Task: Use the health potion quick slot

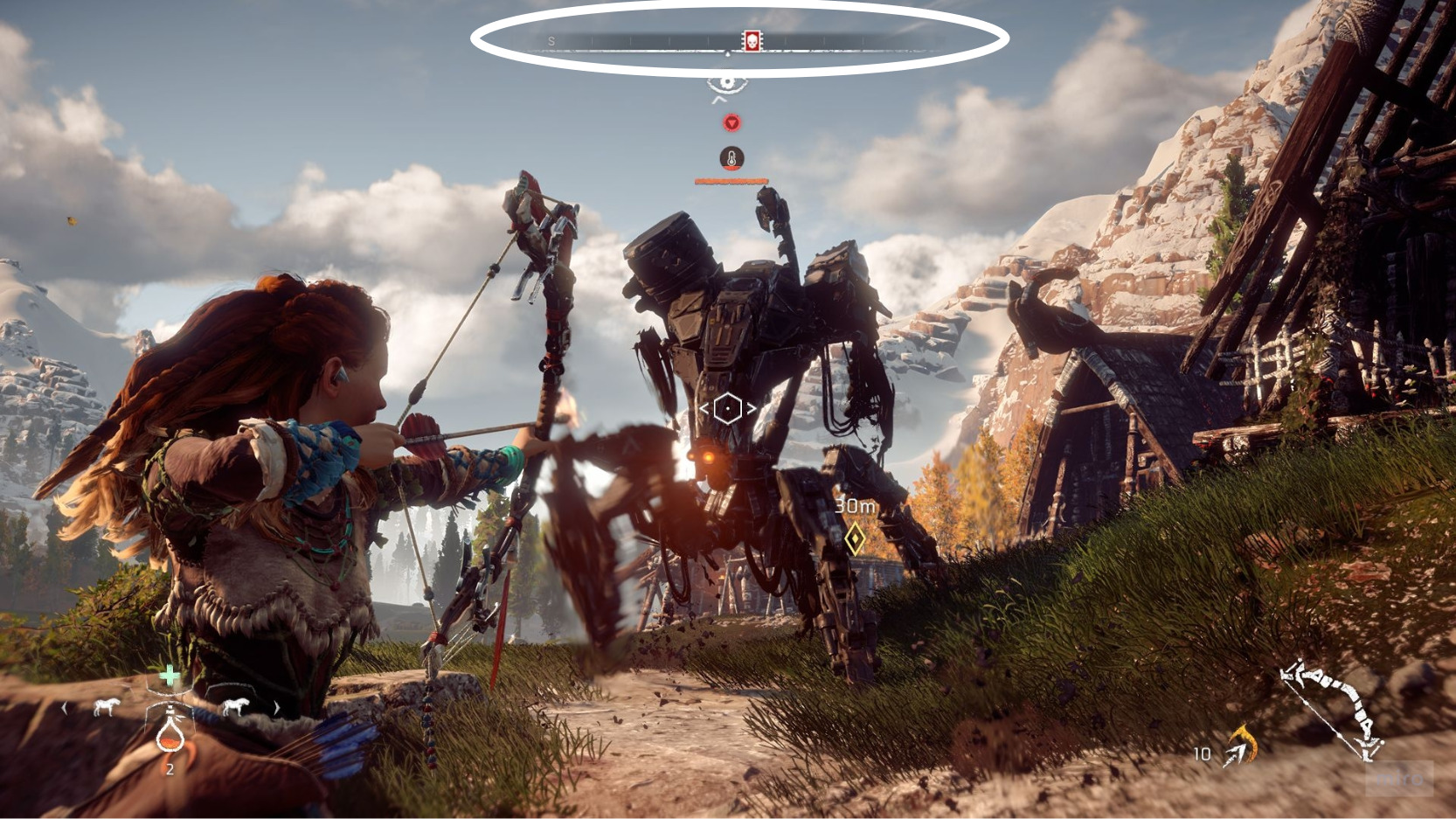Action: point(170,732)
